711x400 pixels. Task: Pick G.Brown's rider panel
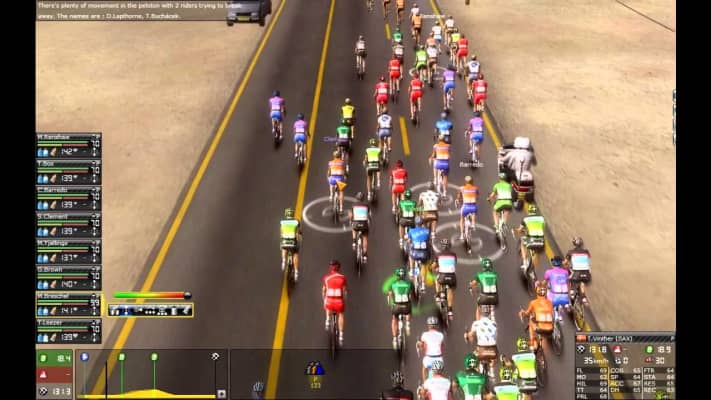click(68, 277)
